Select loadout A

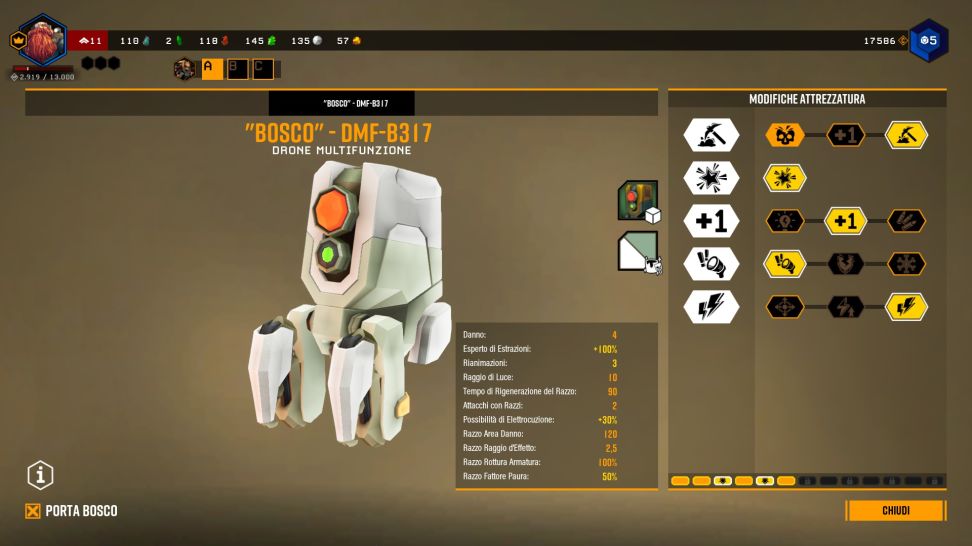coord(212,69)
